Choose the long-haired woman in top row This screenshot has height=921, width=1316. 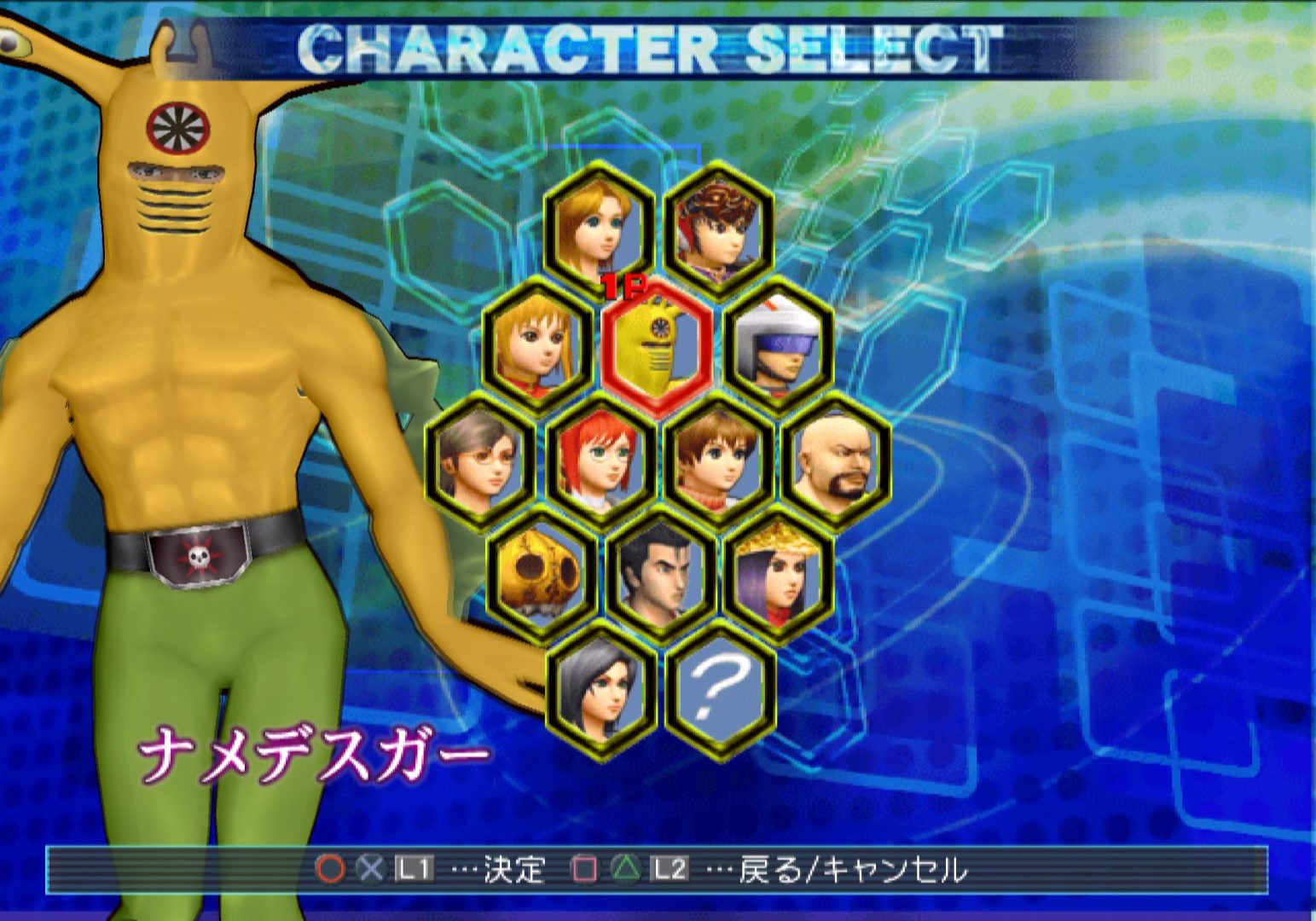600,227
